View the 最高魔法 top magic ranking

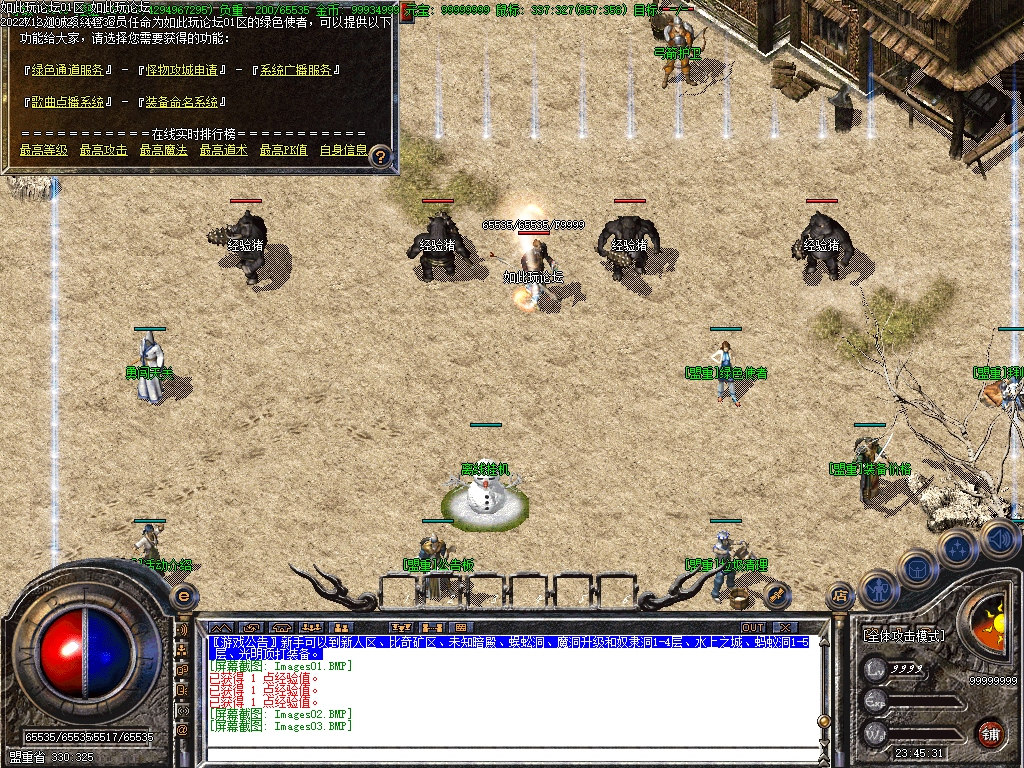click(x=164, y=150)
